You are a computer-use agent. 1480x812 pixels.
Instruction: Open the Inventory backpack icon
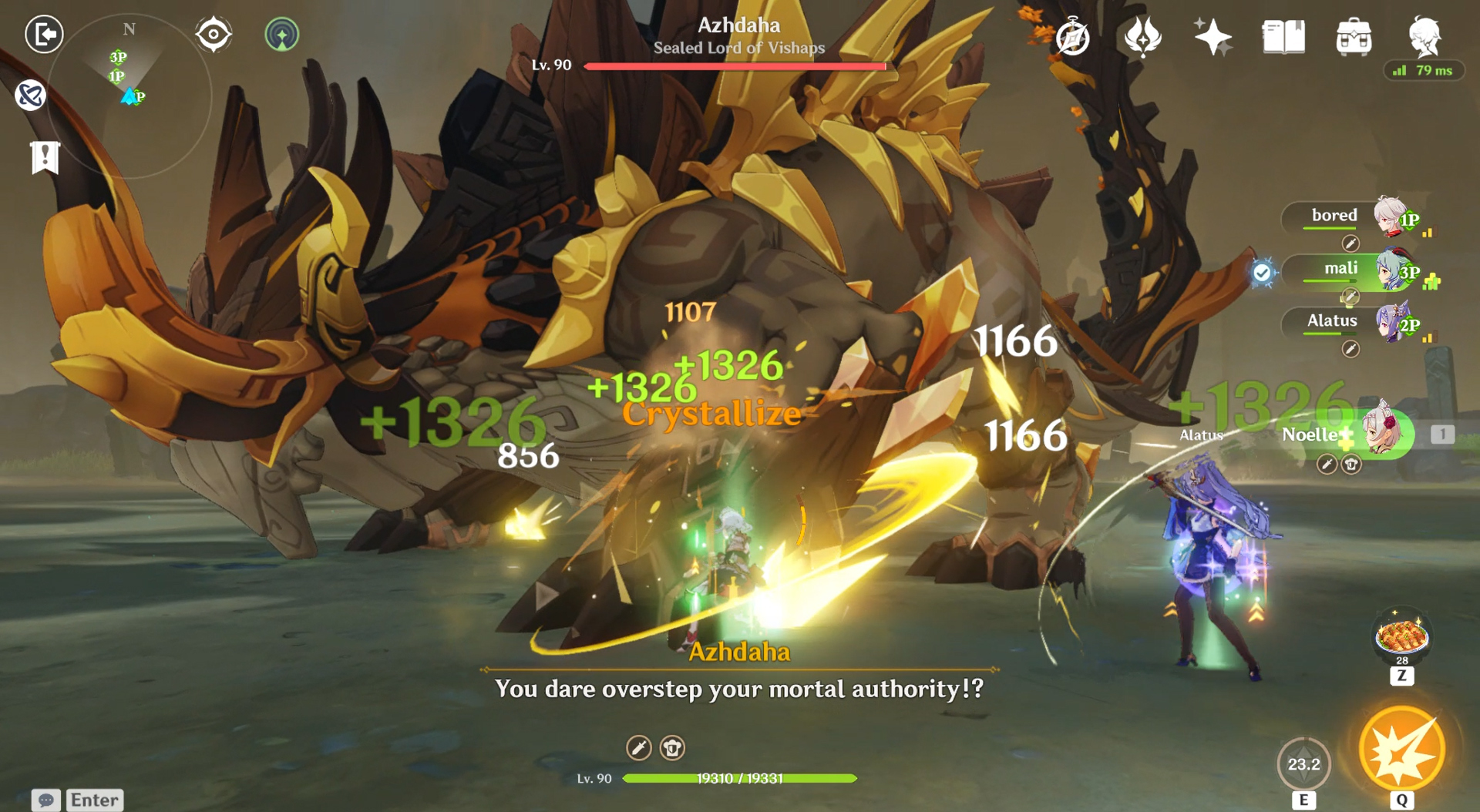pos(1355,36)
